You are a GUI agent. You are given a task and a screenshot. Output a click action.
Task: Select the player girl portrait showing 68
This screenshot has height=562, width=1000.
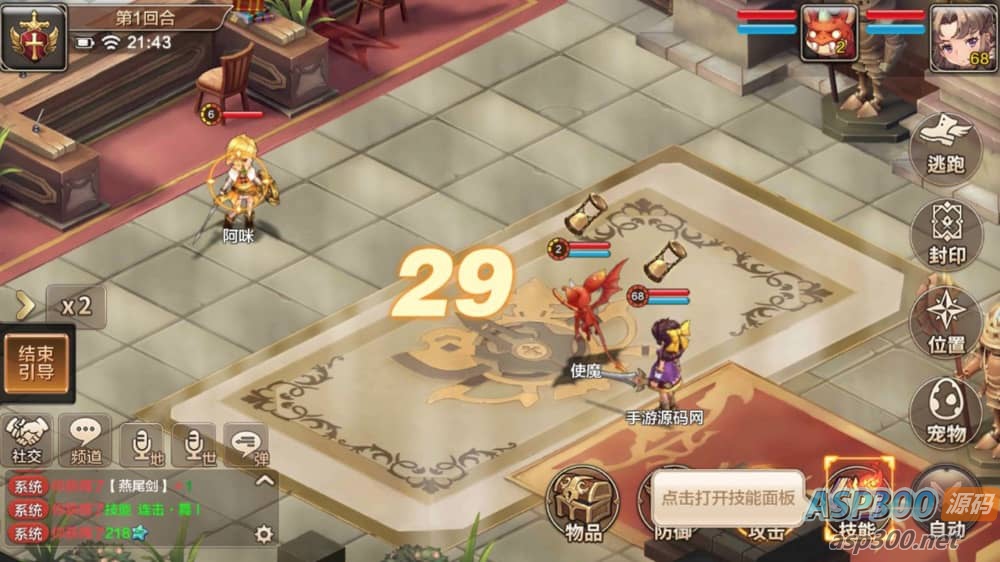point(961,37)
